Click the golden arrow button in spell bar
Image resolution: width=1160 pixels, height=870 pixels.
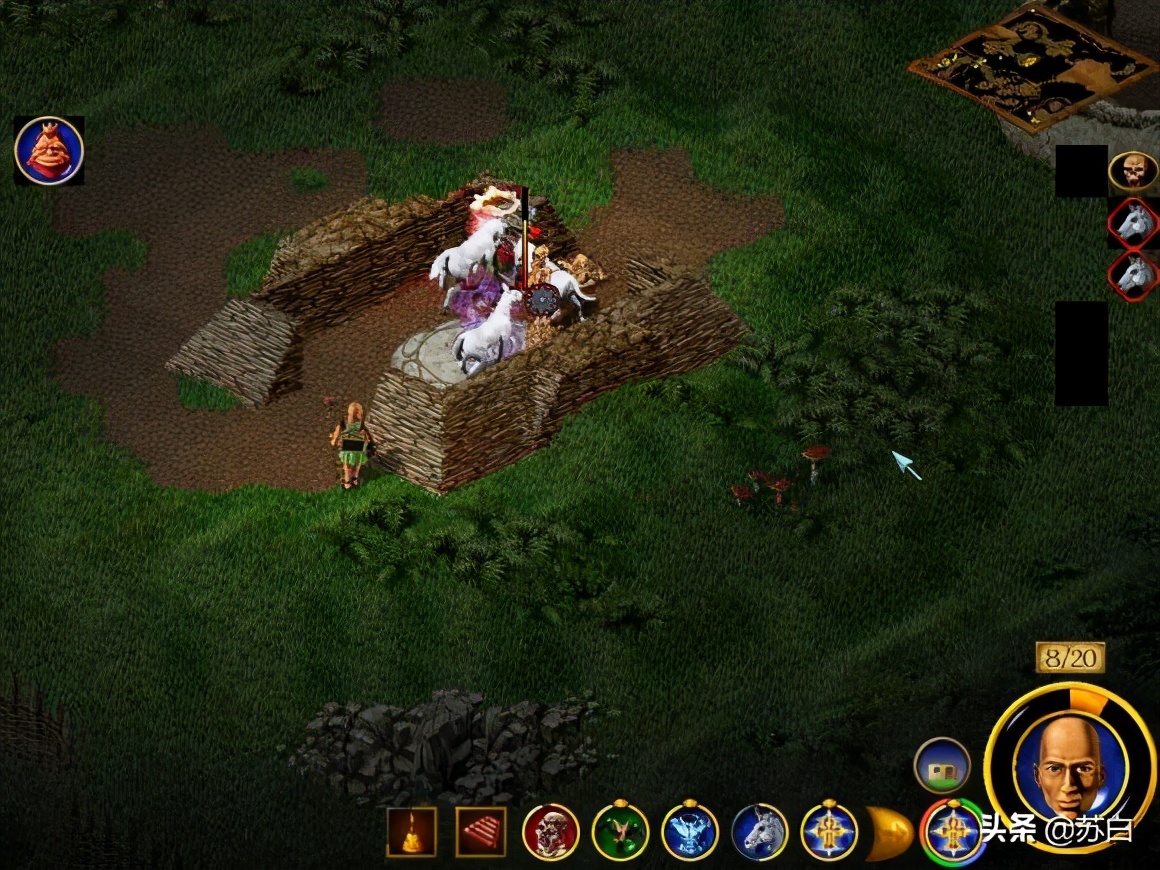click(889, 832)
